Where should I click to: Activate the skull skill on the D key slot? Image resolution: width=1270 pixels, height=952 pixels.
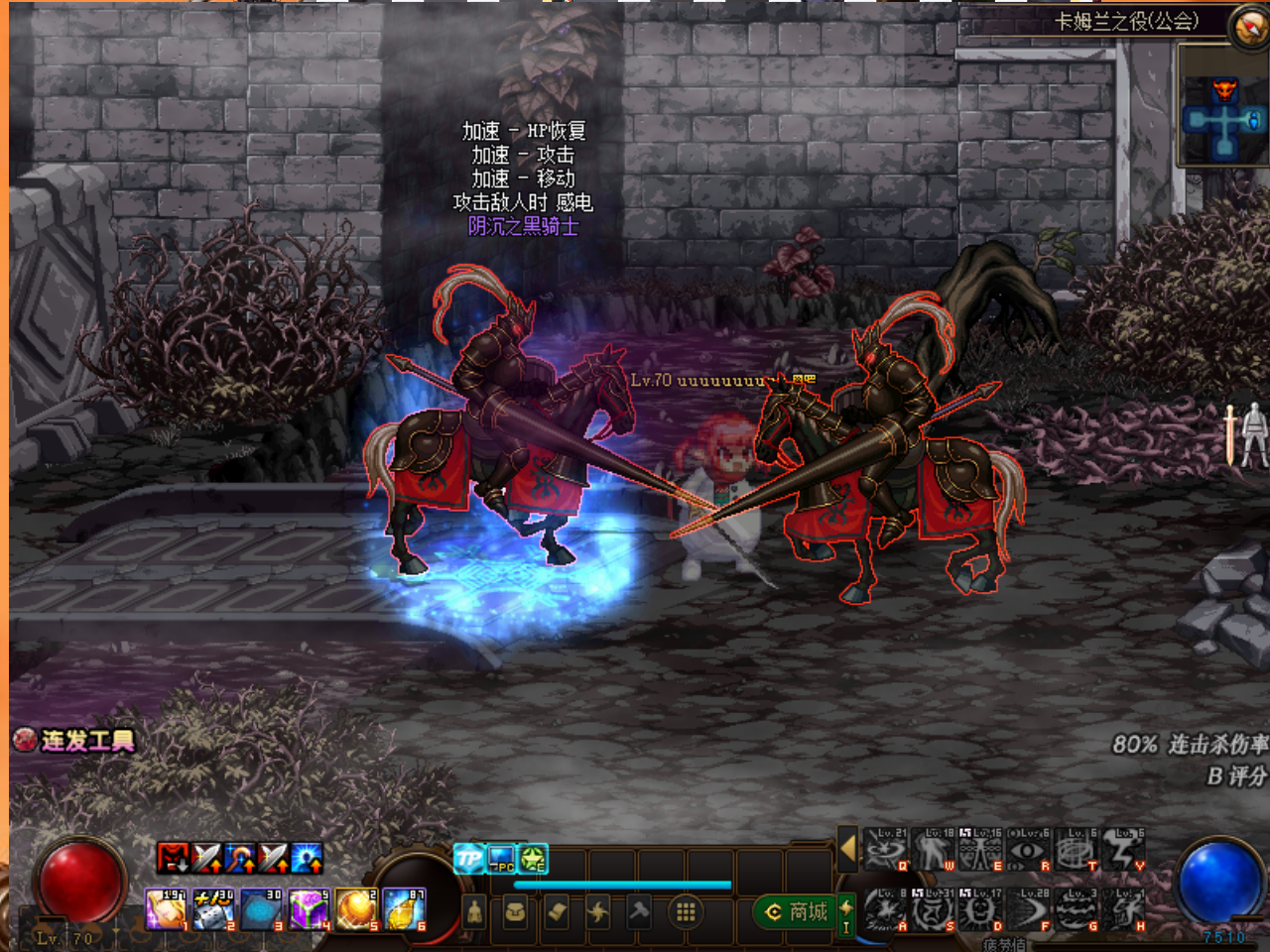point(981,910)
